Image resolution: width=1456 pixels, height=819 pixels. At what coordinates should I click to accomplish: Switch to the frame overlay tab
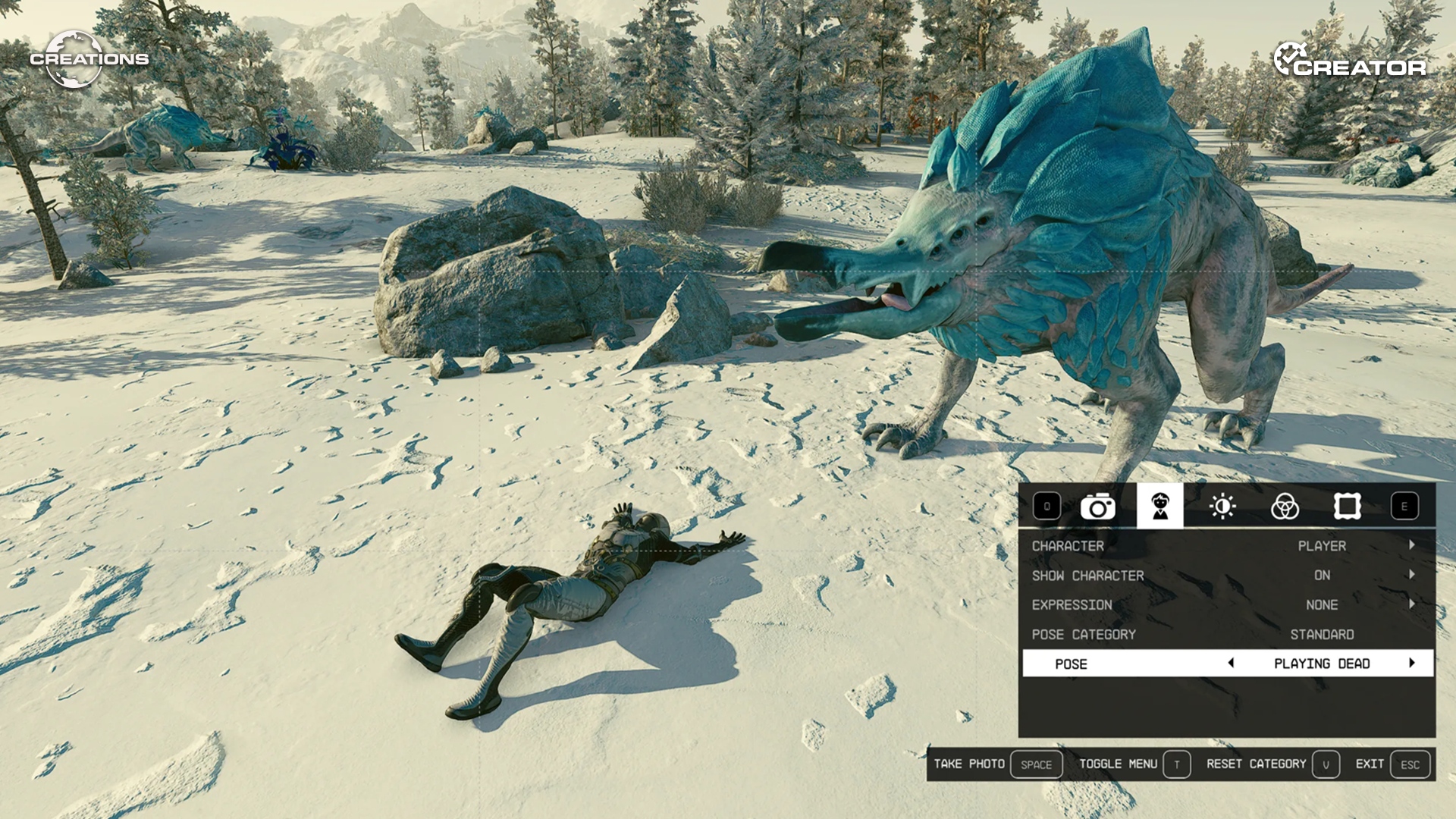(x=1347, y=507)
